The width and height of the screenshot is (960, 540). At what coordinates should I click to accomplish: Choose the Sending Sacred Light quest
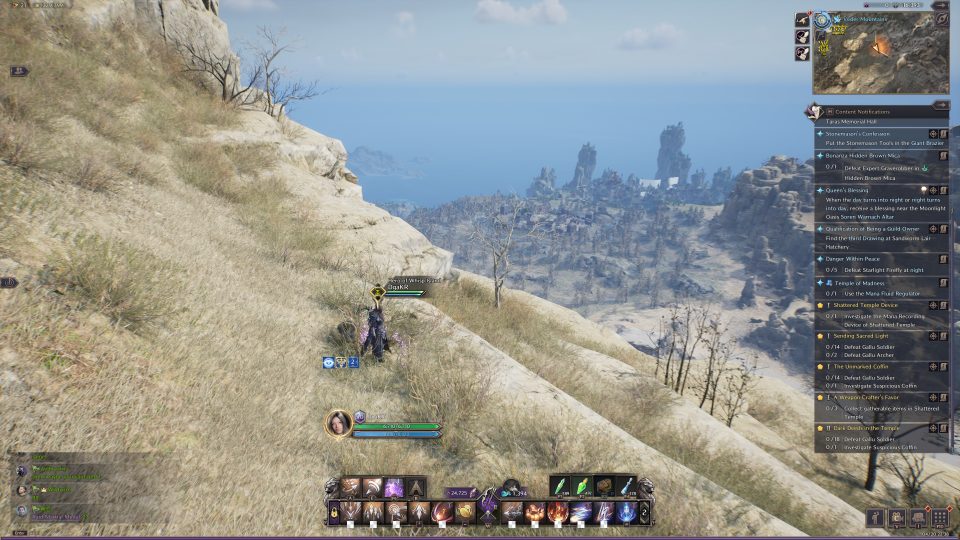(x=858, y=336)
